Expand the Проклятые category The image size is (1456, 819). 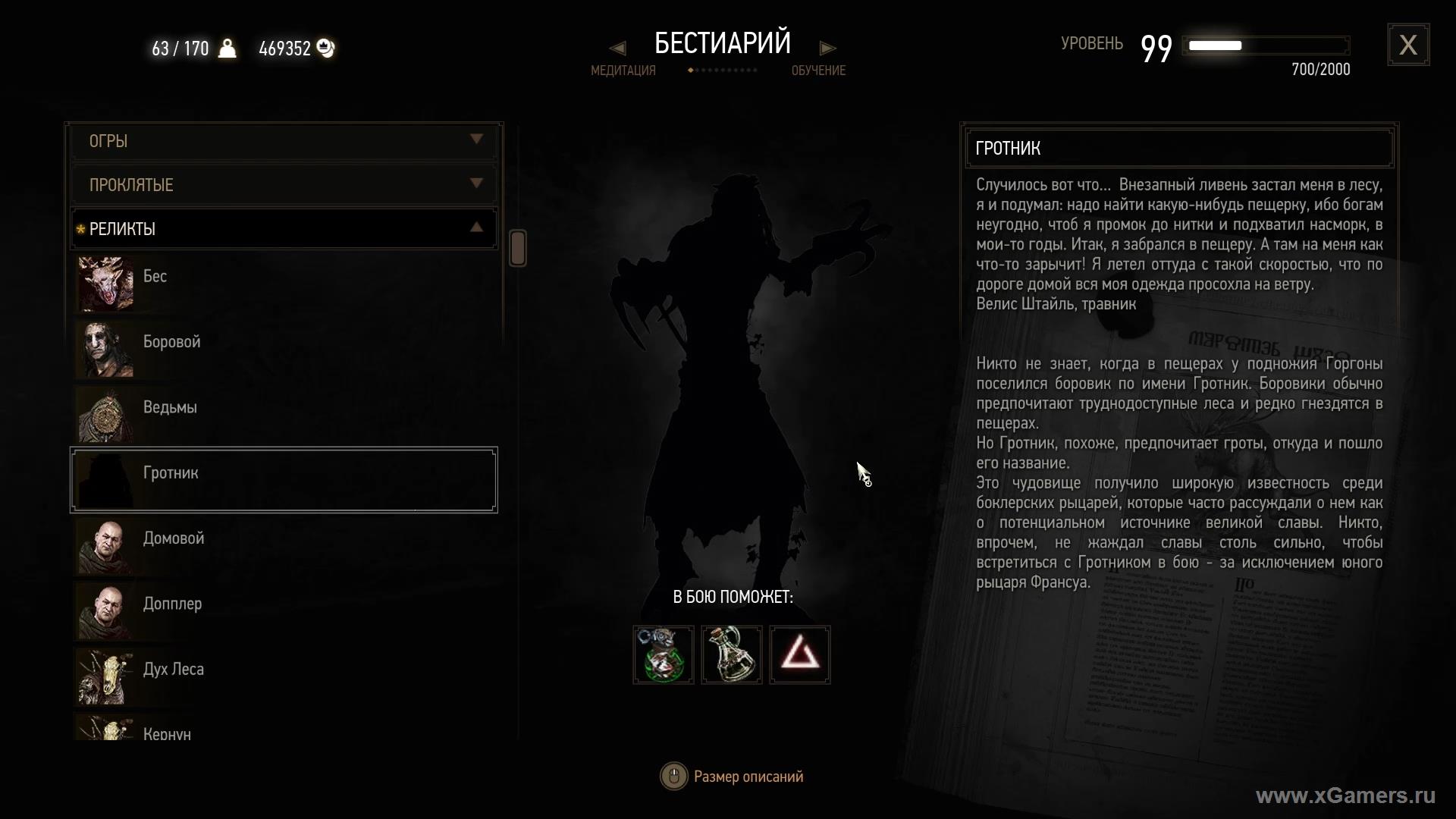[284, 185]
